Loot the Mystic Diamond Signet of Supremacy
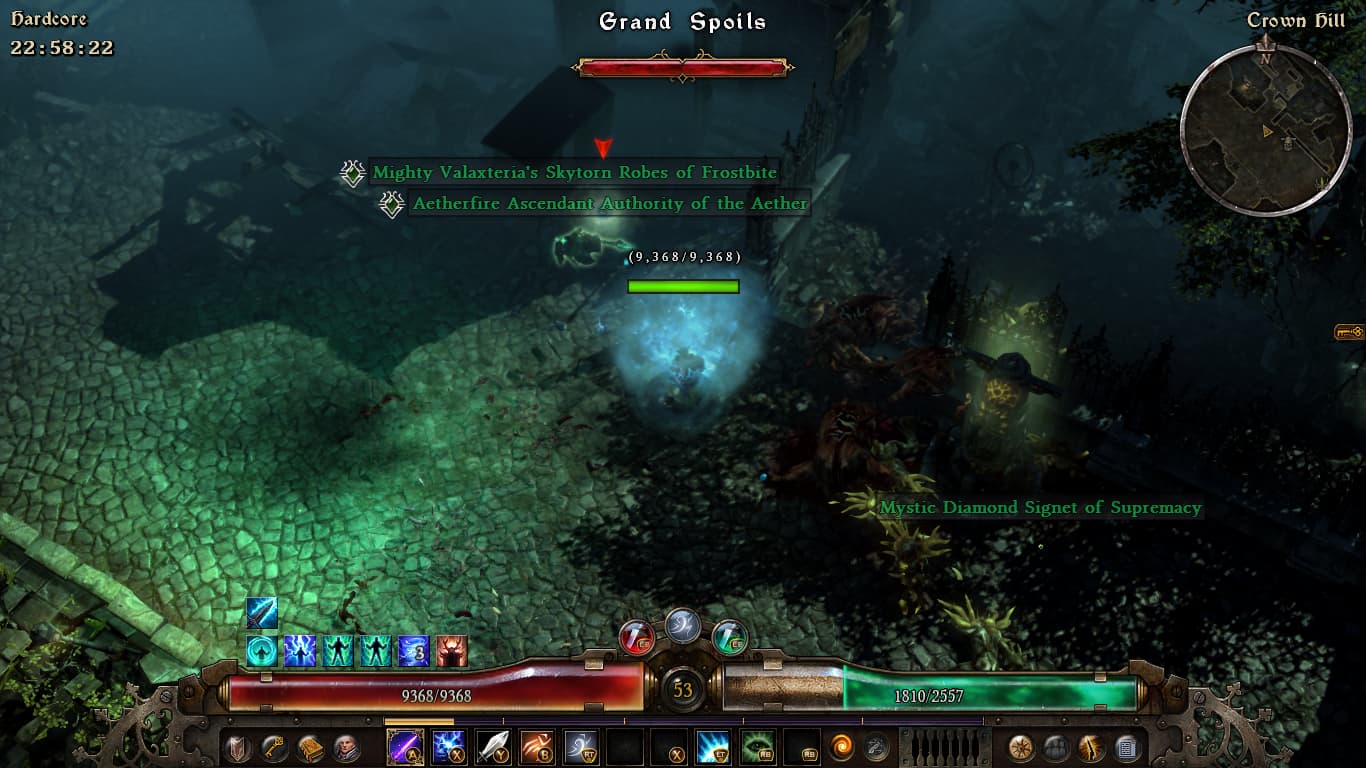Screen dimensions: 1366x768 coord(1039,508)
